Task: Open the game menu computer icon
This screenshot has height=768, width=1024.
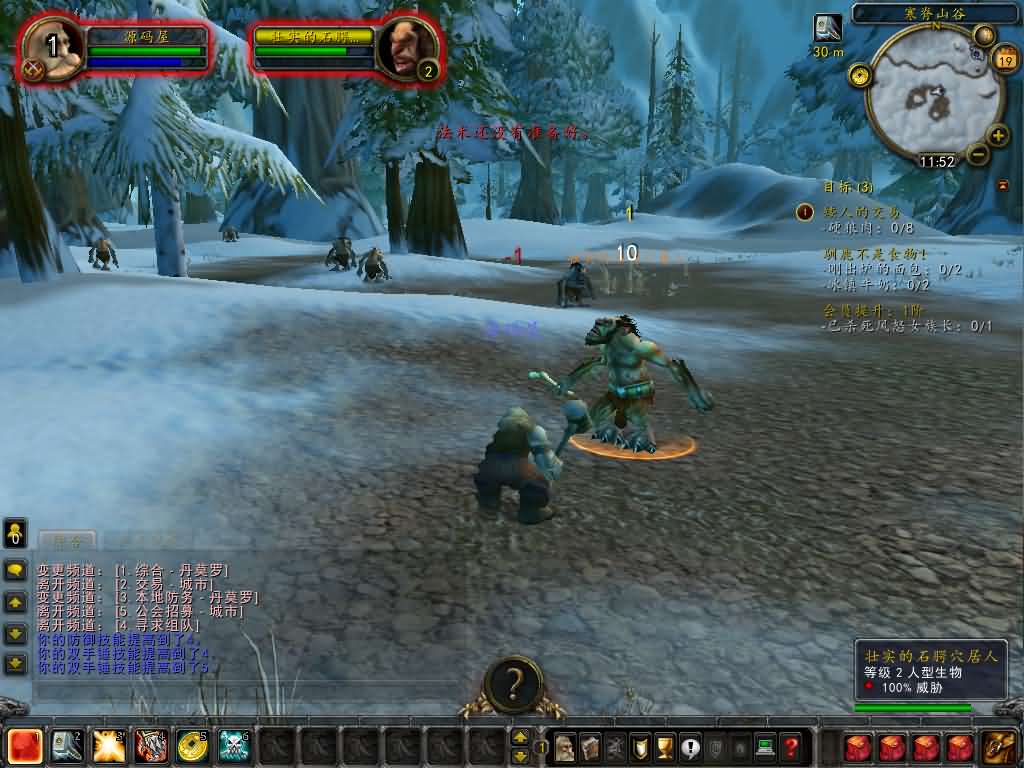Action: pyautogui.click(x=765, y=747)
